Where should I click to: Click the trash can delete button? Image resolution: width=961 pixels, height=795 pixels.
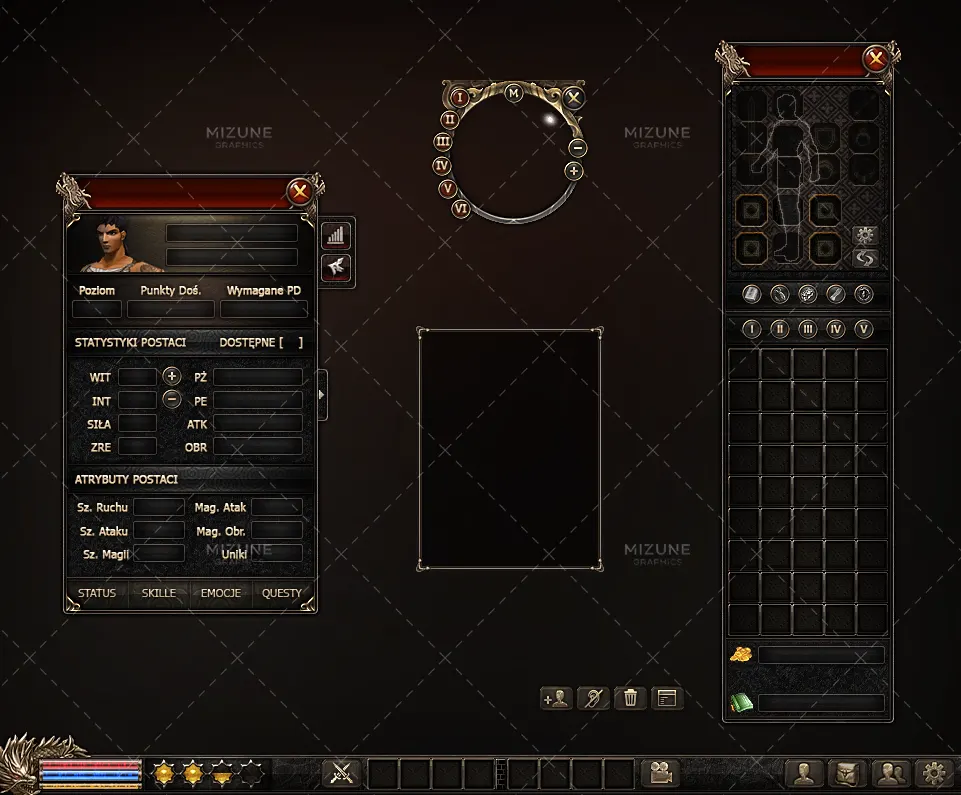[x=630, y=698]
